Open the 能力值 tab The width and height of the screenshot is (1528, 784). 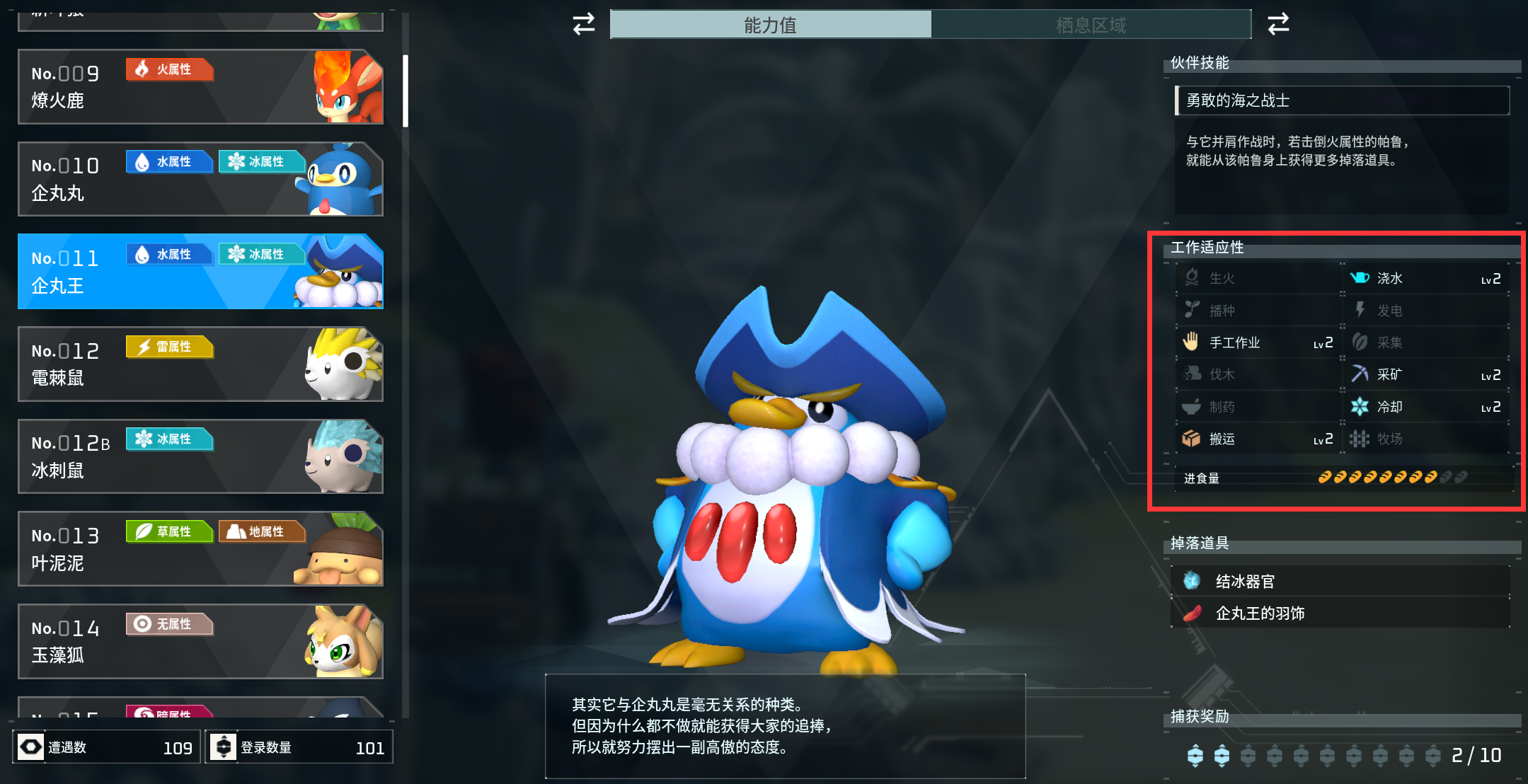pyautogui.click(x=771, y=24)
